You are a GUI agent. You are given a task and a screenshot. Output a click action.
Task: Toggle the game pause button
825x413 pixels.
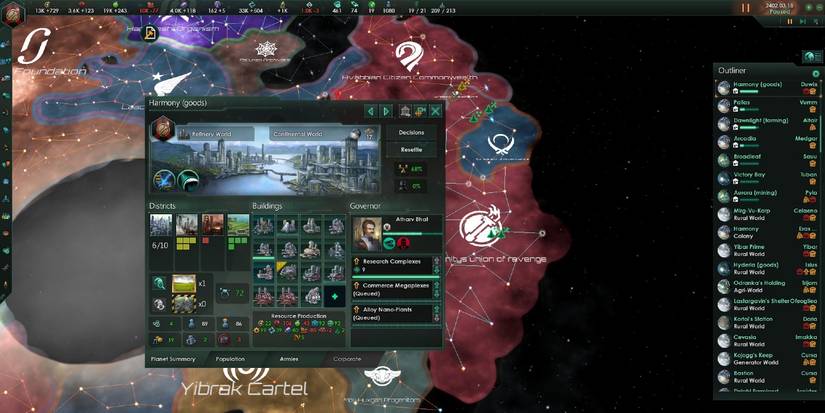(x=744, y=8)
